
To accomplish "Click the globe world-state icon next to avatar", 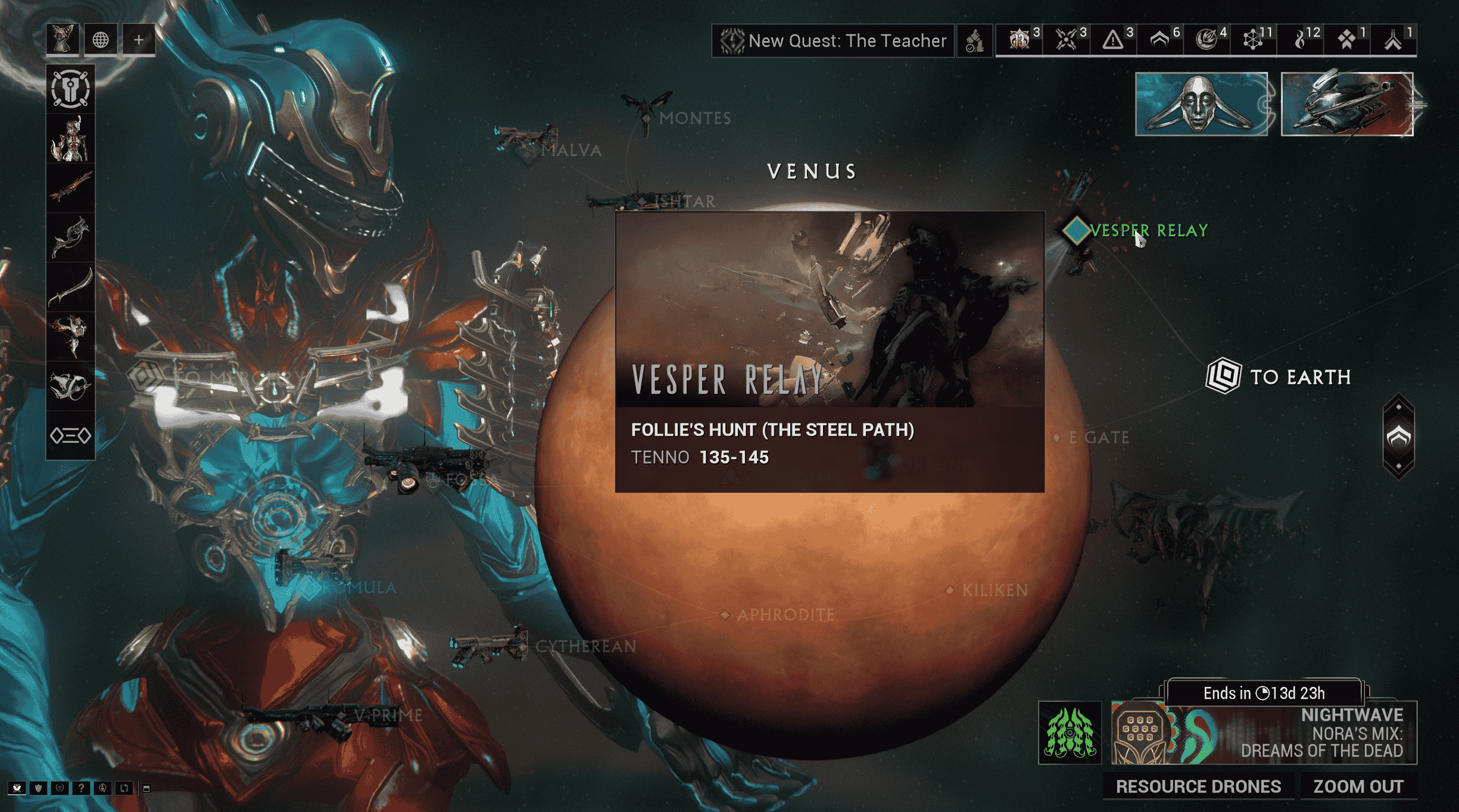I will (x=100, y=39).
